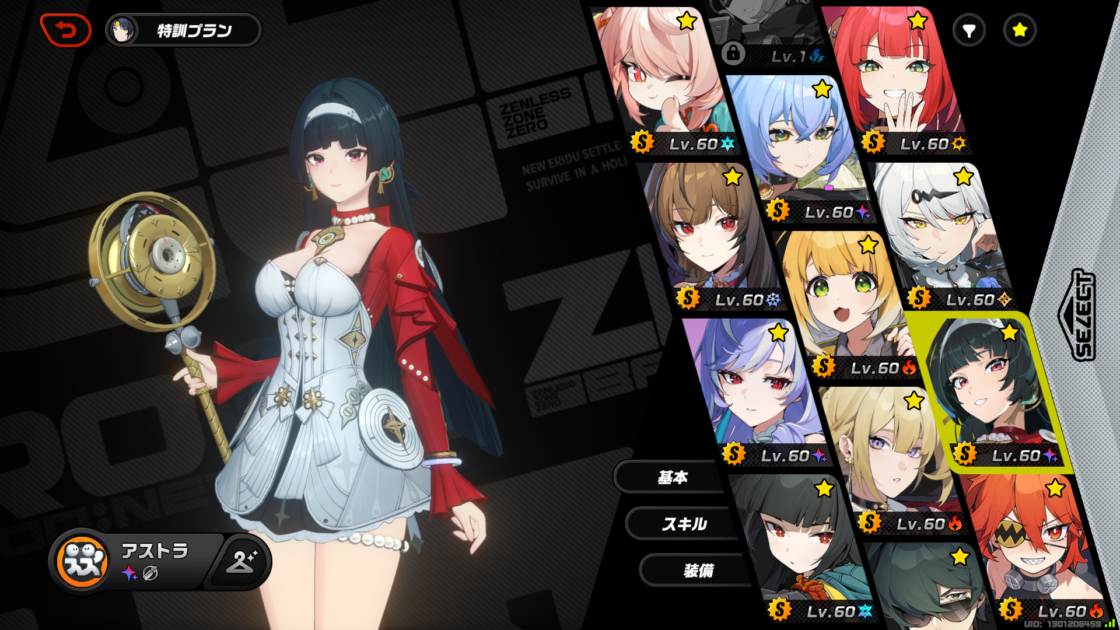This screenshot has height=630, width=1120.
Task: Switch to the 基本 tab
Action: [672, 478]
